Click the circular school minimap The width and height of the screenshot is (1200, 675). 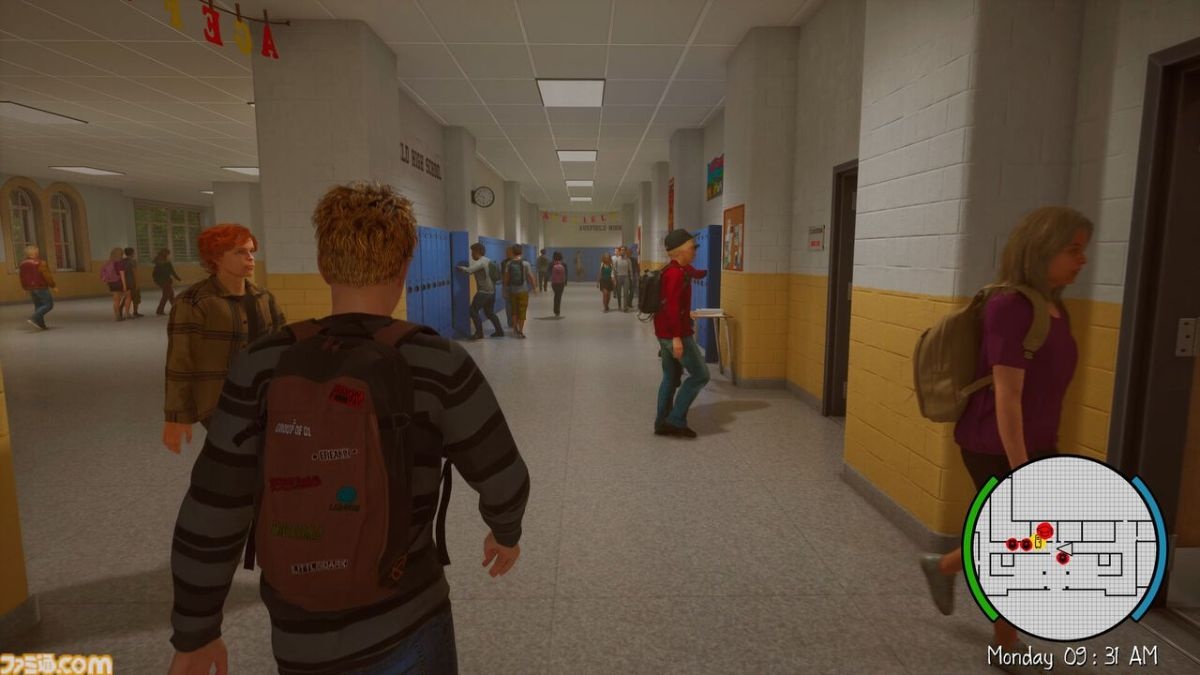1064,548
